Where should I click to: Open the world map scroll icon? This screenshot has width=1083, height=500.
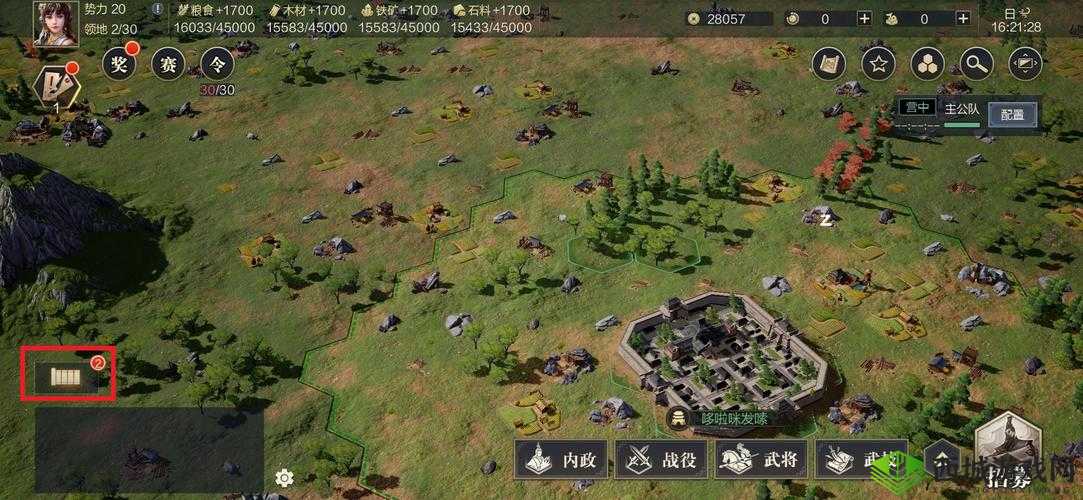pos(828,65)
